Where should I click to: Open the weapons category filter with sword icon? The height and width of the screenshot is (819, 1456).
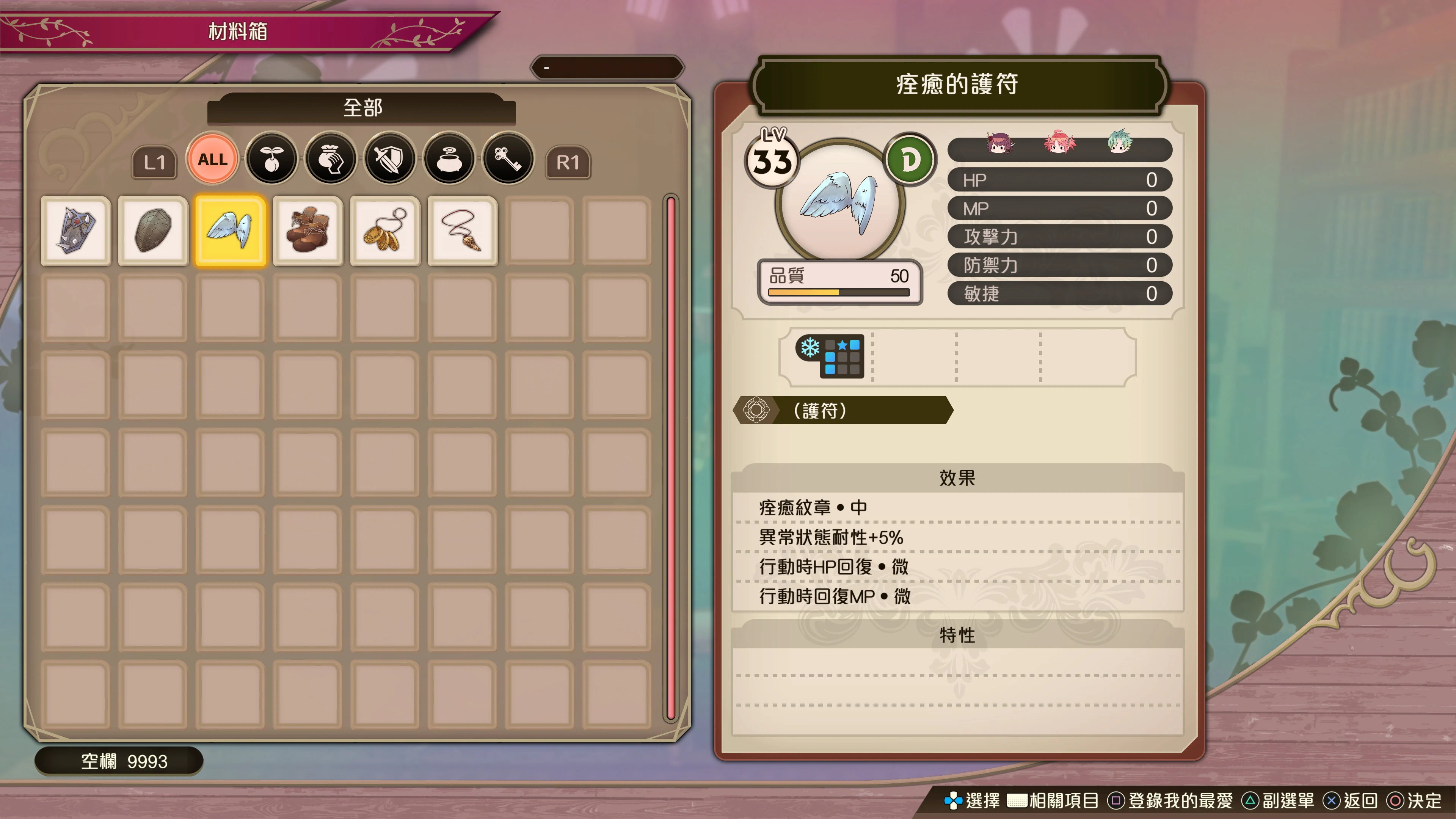tap(390, 159)
